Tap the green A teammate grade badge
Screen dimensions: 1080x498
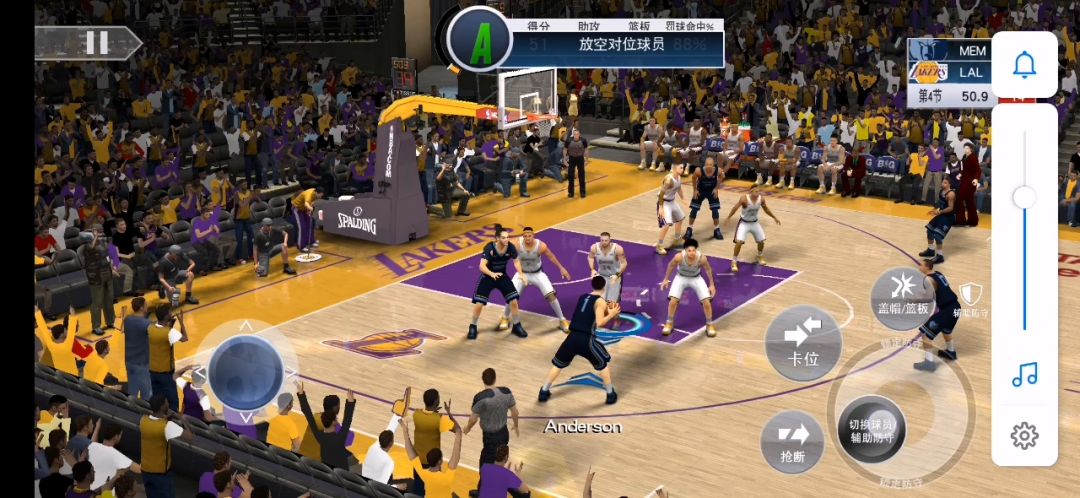tap(481, 42)
